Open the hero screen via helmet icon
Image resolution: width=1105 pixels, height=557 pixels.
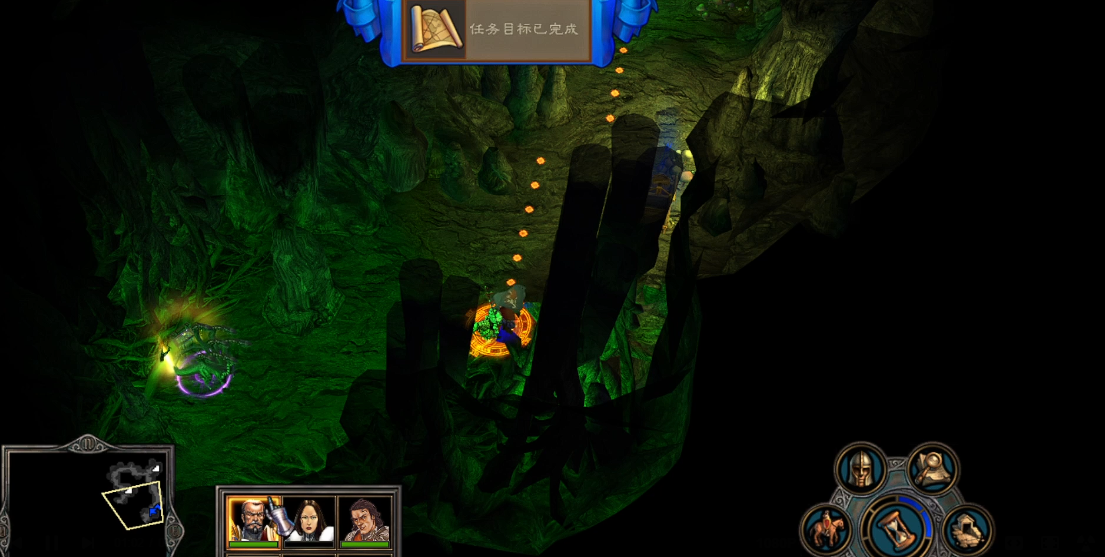click(860, 469)
